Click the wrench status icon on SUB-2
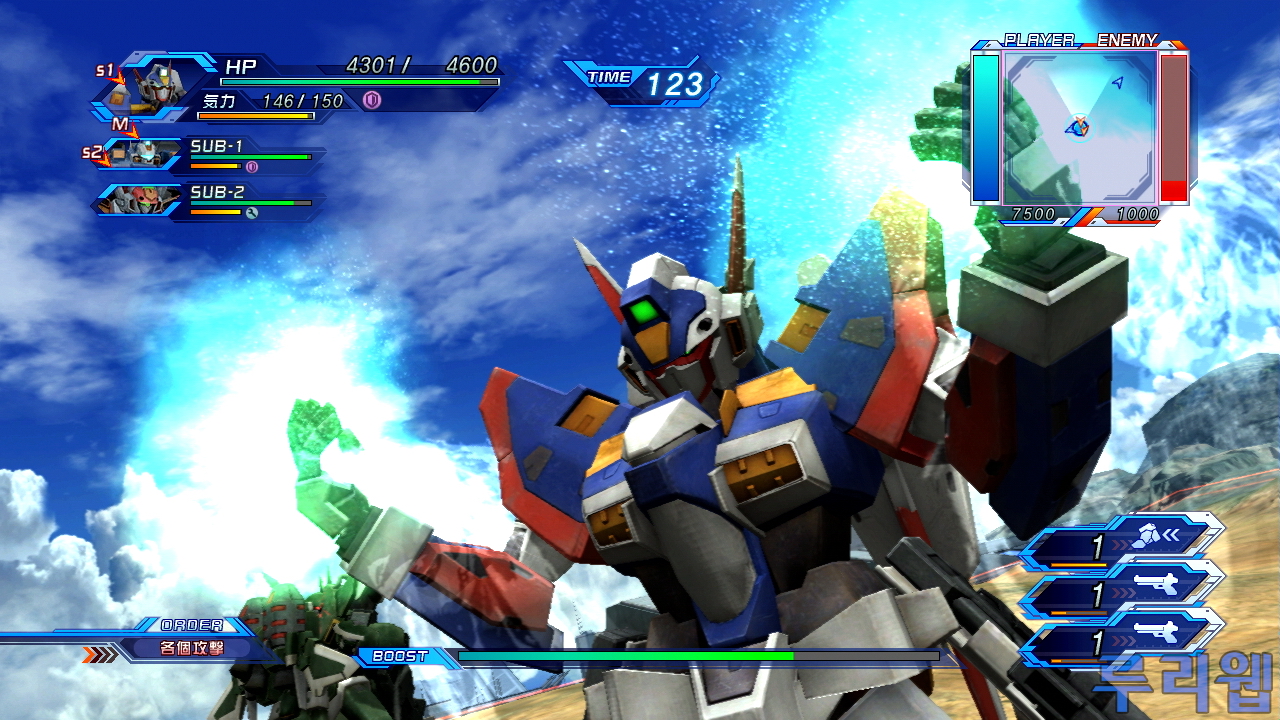This screenshot has width=1280, height=720. pyautogui.click(x=251, y=212)
